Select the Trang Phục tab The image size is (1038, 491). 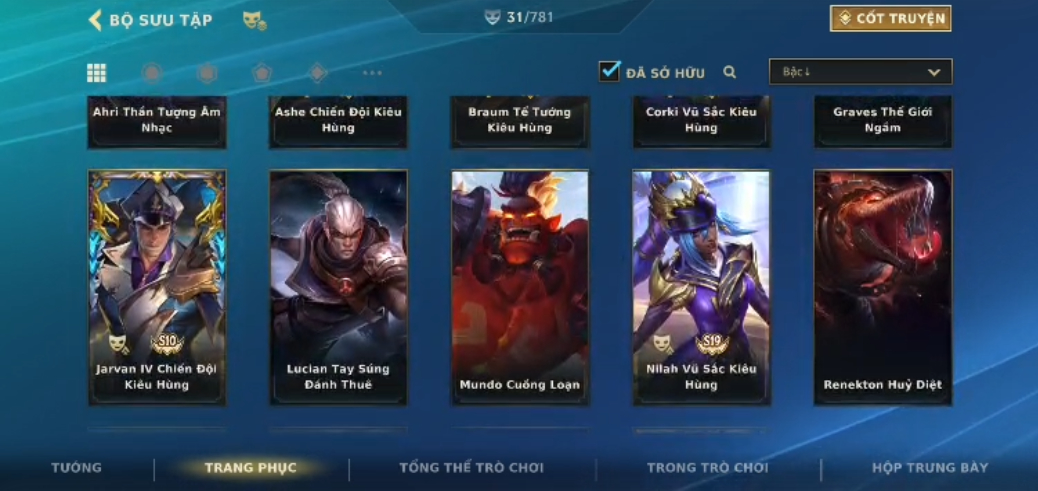[251, 468]
